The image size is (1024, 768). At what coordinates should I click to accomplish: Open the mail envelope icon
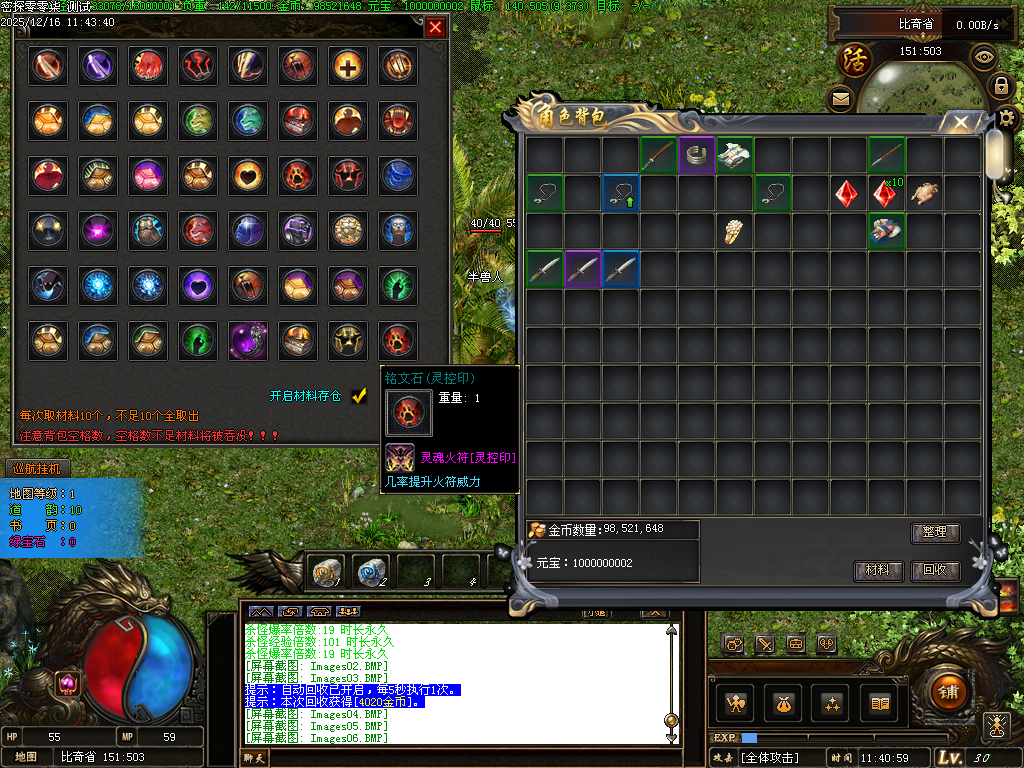click(840, 98)
